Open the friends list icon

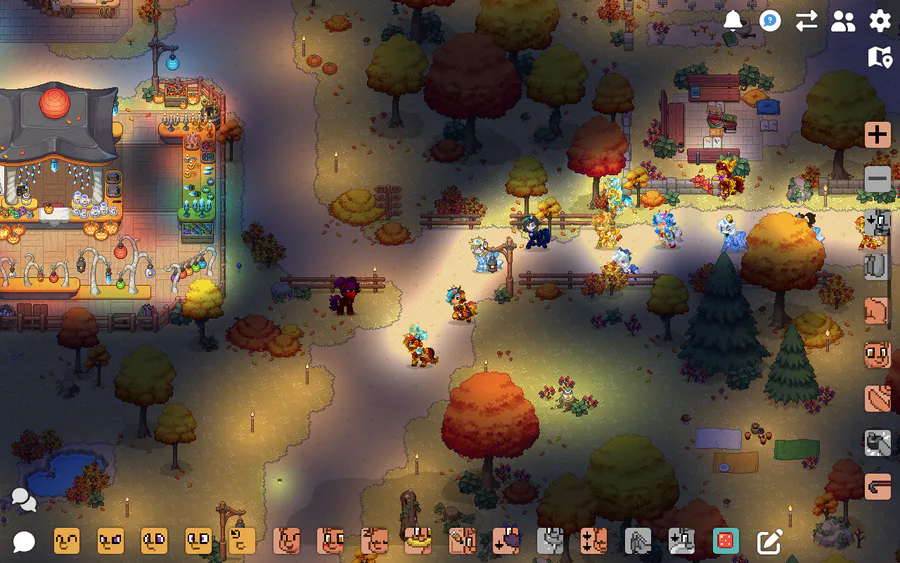tap(843, 21)
